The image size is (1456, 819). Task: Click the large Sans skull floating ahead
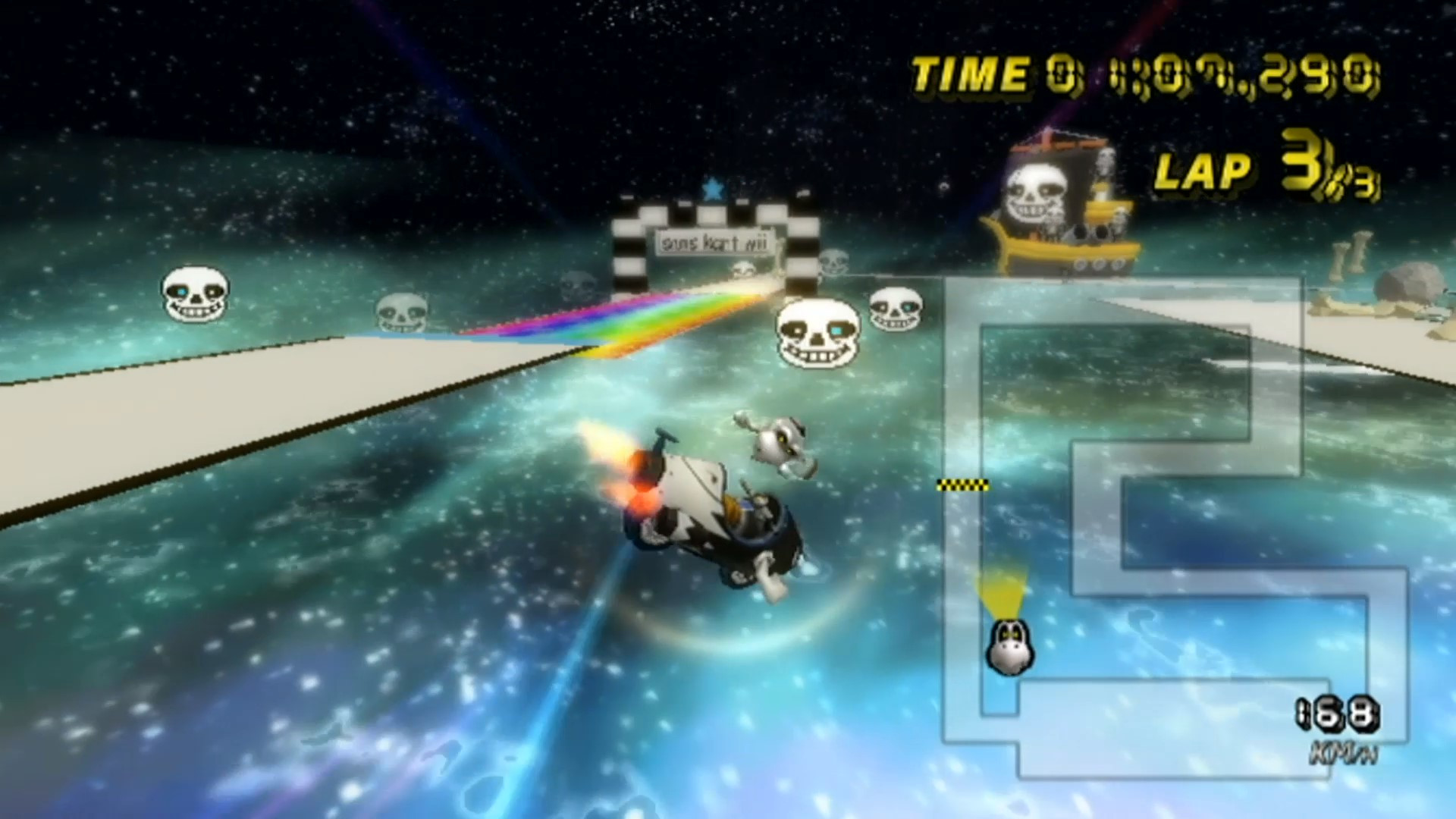coord(816,334)
